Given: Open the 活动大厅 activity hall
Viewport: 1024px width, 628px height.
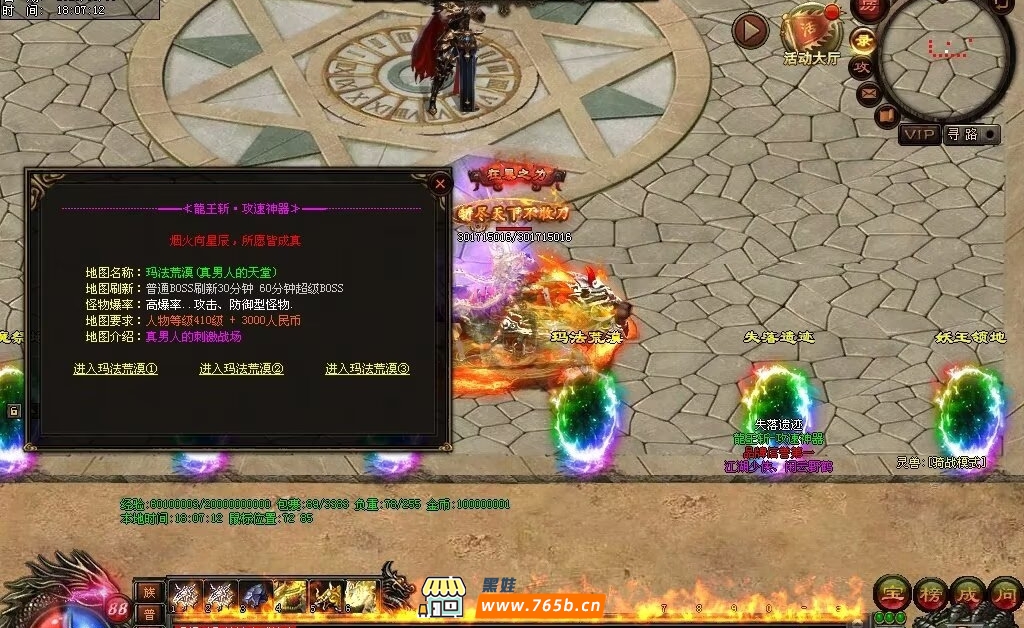Looking at the screenshot, I should pos(810,33).
